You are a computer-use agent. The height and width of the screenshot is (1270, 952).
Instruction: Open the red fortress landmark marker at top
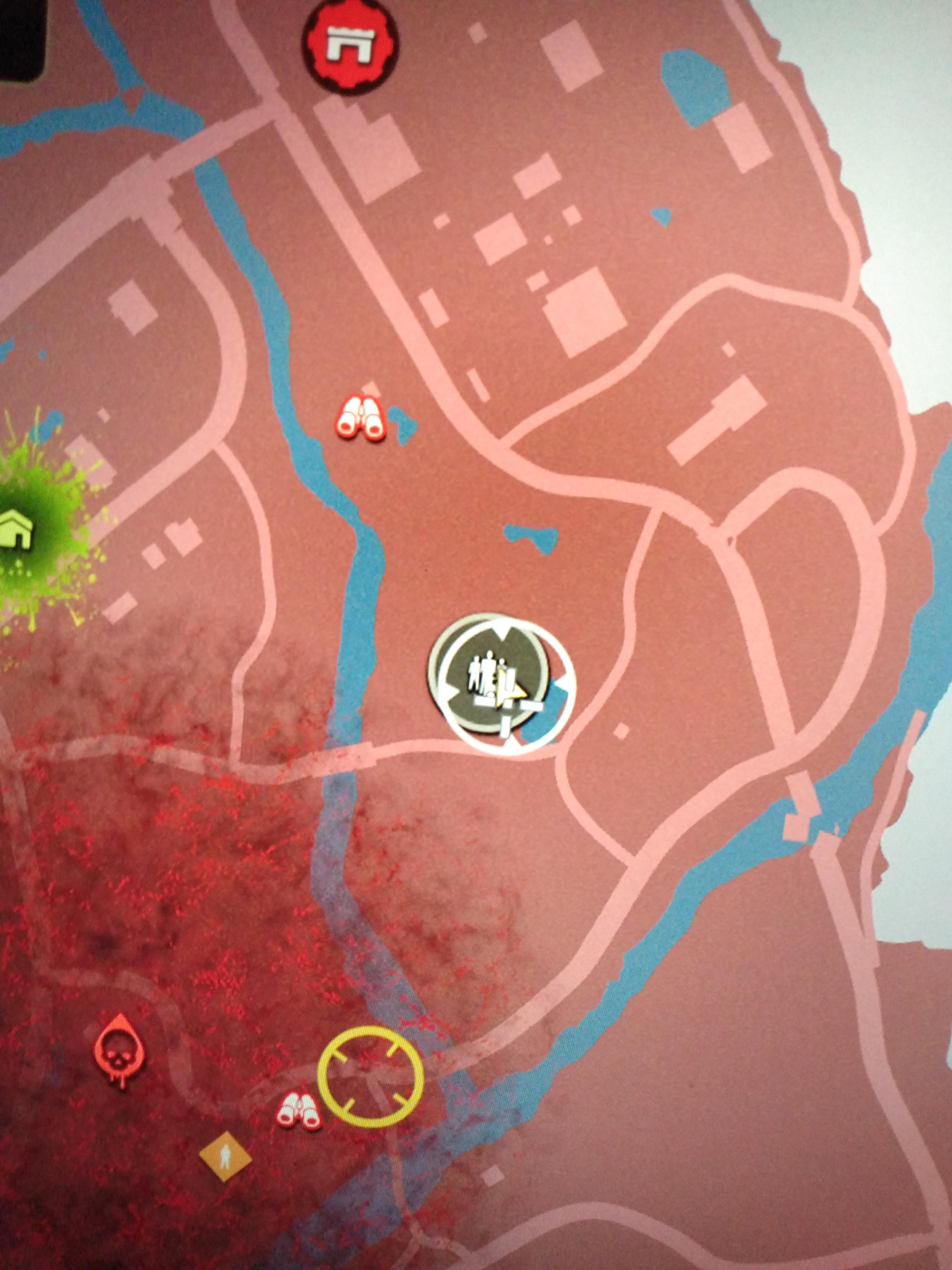351,45
